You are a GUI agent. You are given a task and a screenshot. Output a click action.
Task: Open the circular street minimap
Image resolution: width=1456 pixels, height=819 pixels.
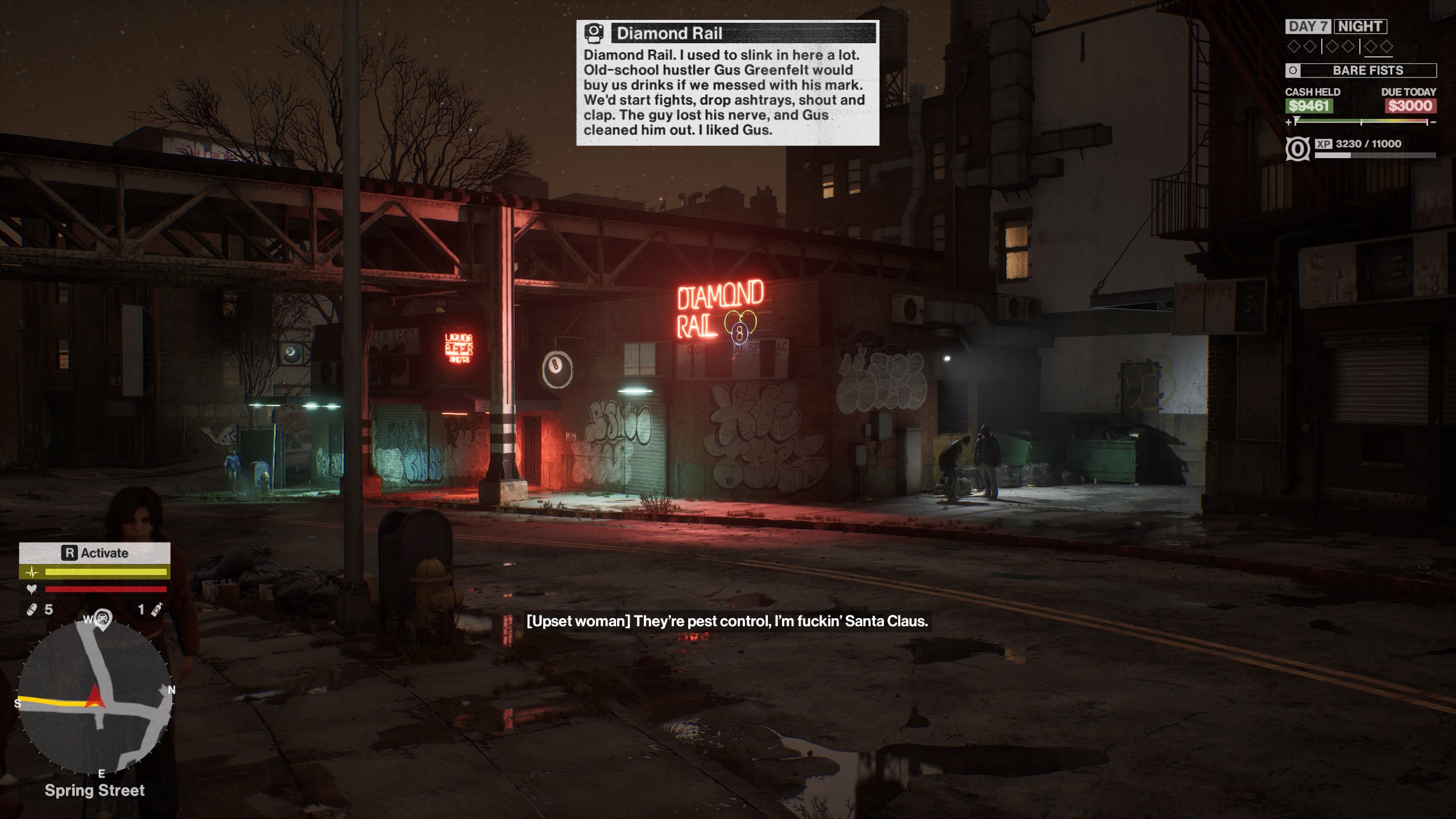[x=94, y=697]
